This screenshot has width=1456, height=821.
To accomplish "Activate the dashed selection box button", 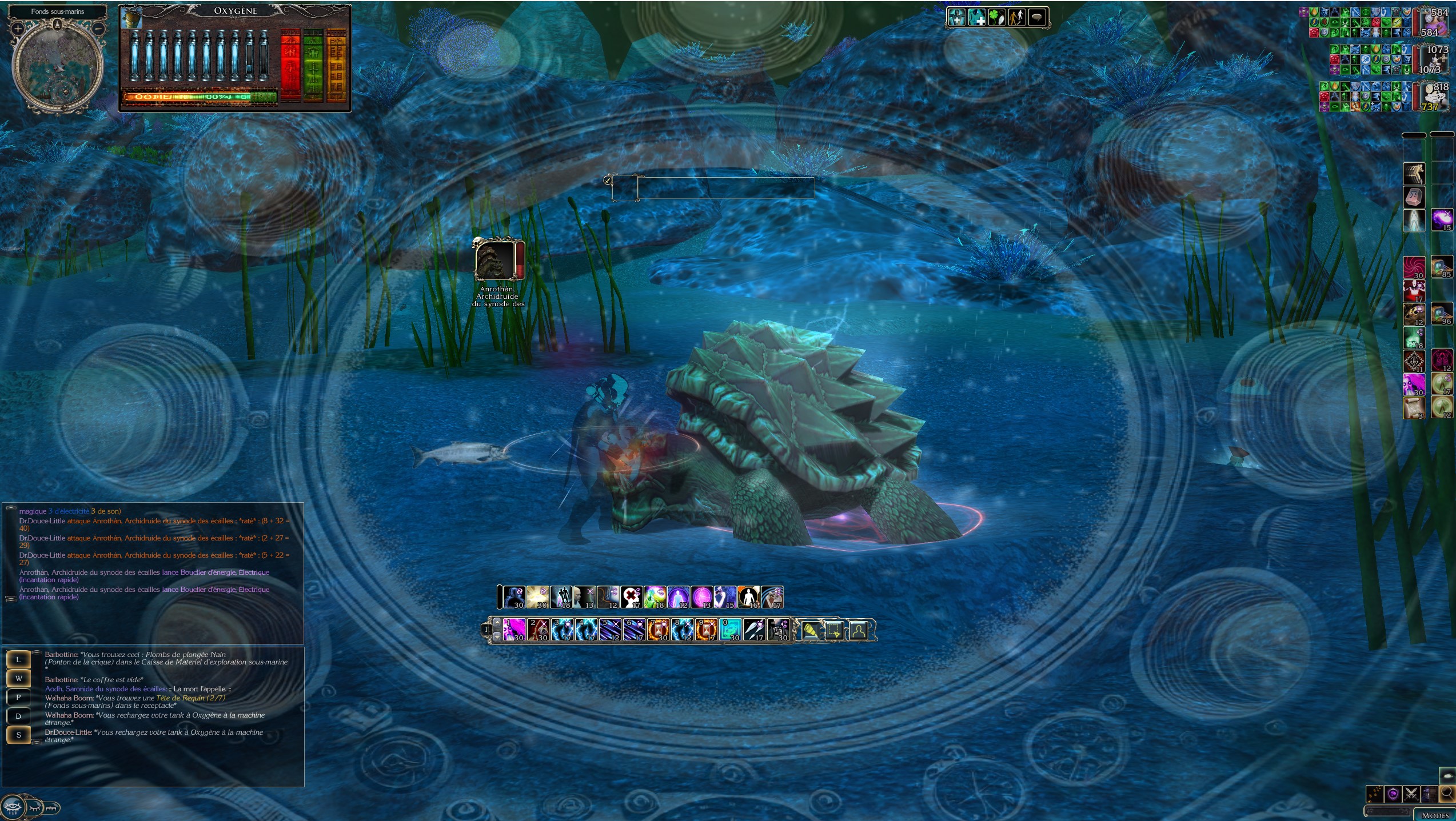I will point(834,630).
